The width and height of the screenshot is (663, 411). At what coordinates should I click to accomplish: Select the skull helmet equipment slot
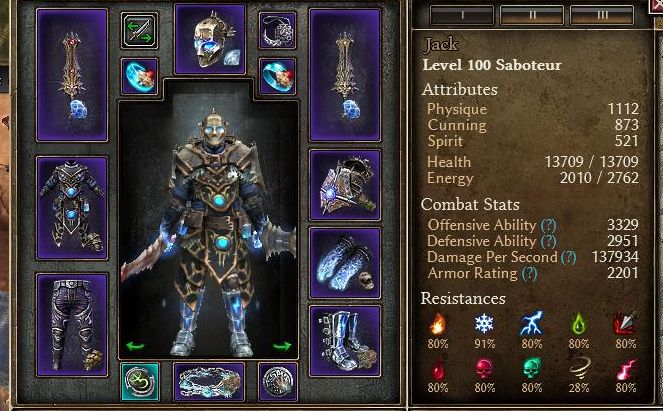209,38
